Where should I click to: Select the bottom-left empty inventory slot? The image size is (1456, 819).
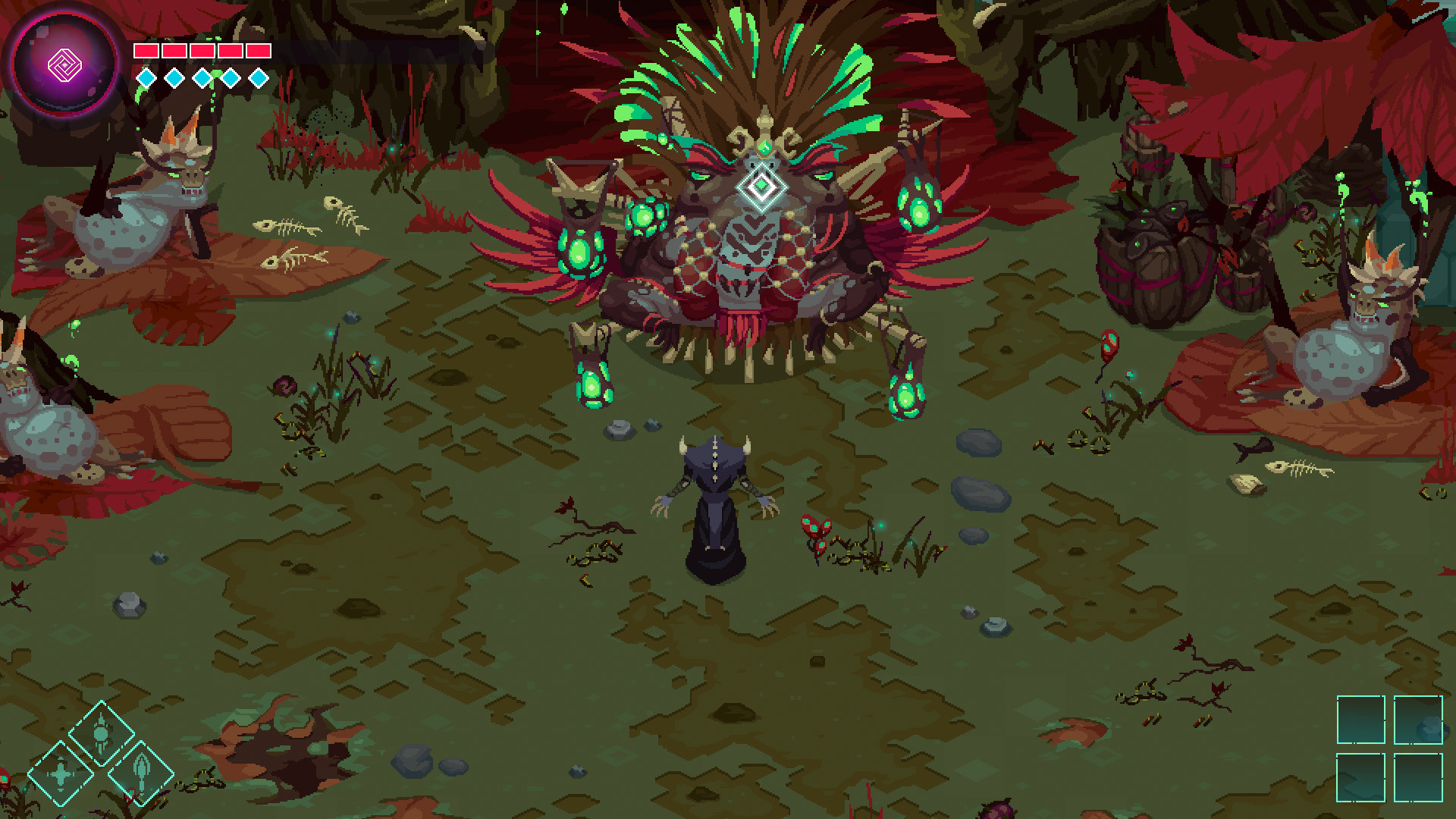pos(1361,777)
